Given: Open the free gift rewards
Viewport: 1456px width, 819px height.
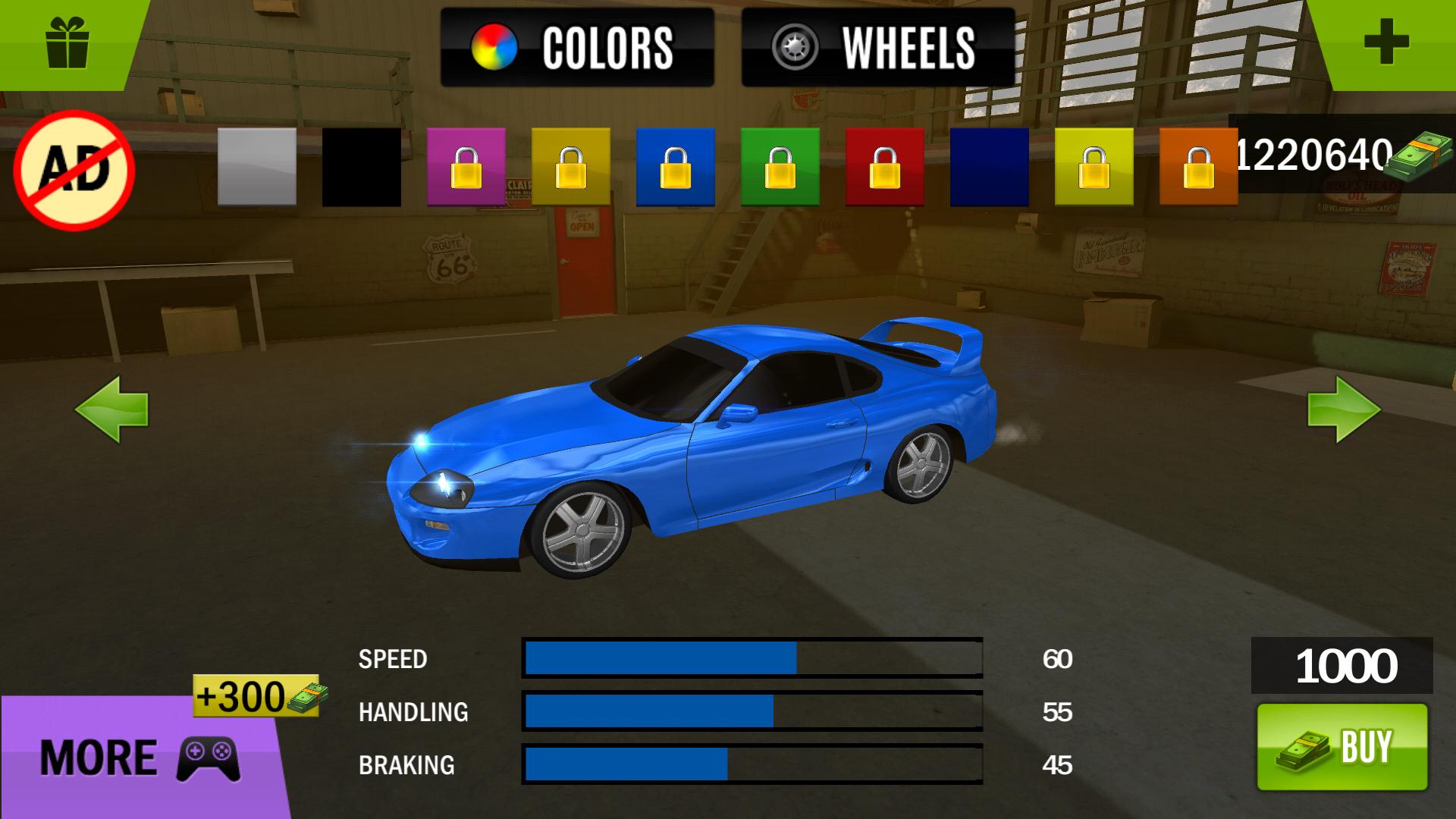Looking at the screenshot, I should tap(68, 42).
